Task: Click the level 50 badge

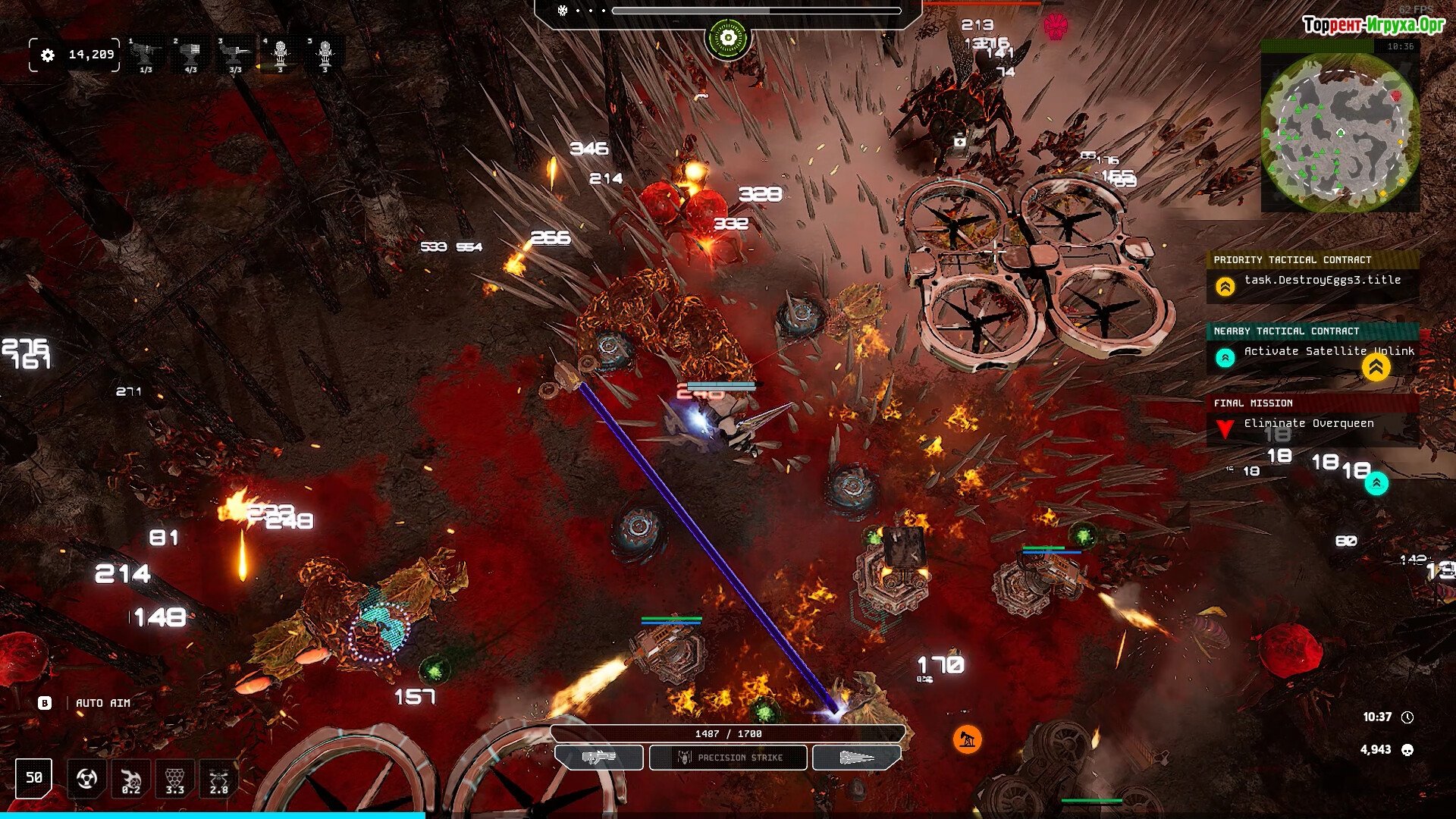Action: (34, 778)
